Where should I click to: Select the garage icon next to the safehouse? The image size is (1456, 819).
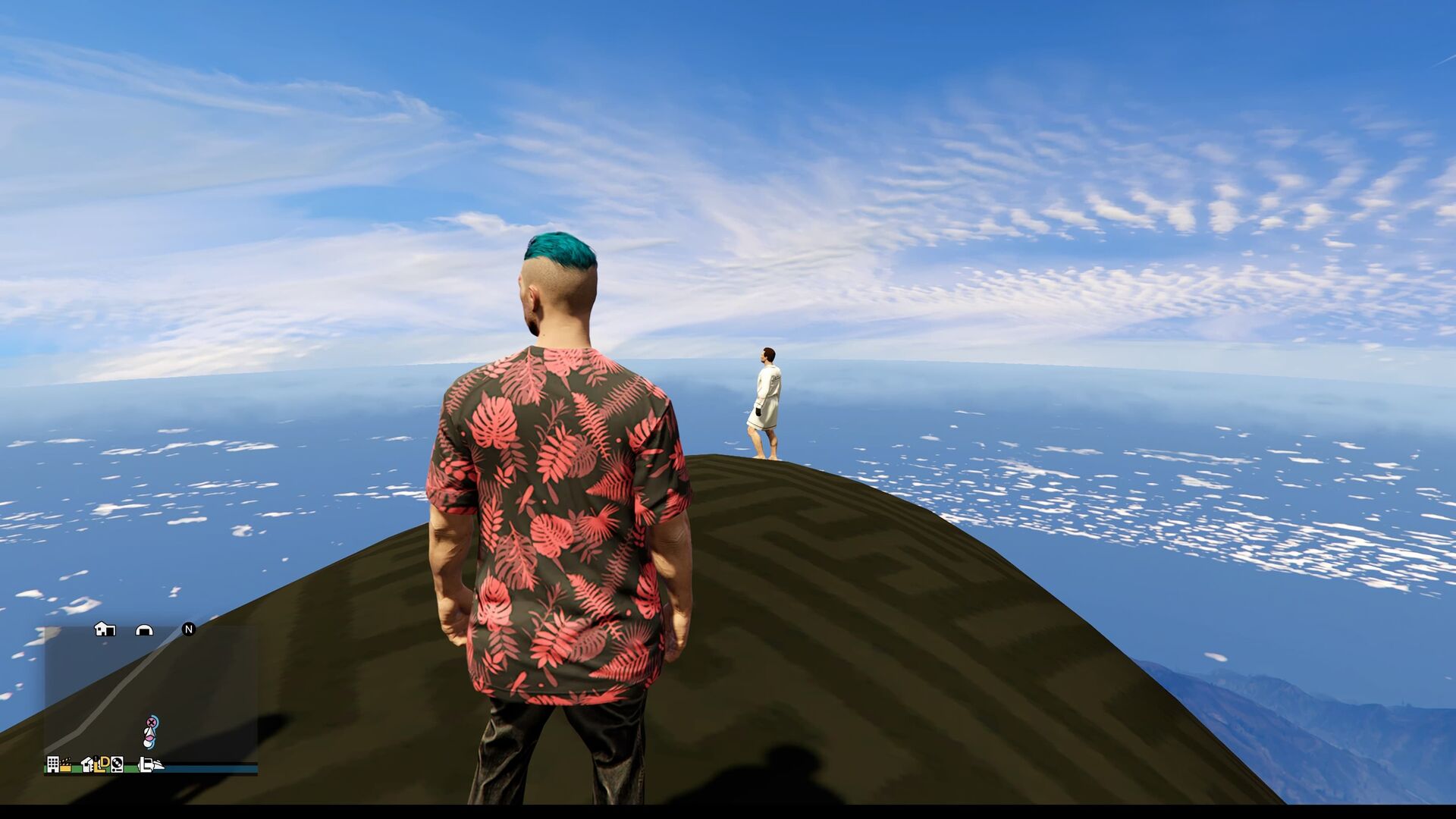[x=144, y=630]
